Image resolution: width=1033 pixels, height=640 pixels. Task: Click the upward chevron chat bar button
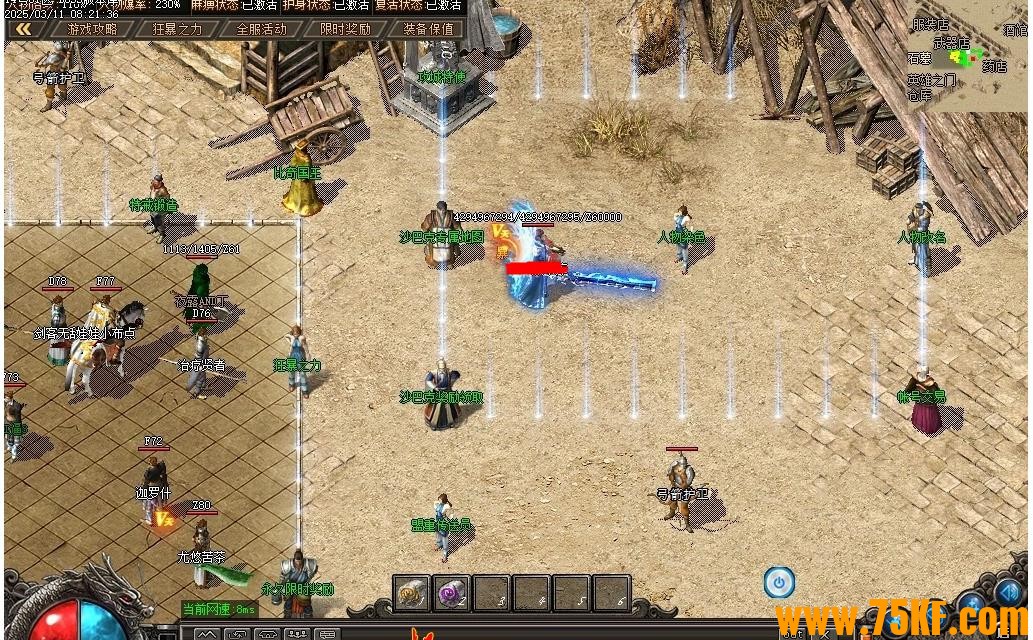click(x=206, y=634)
